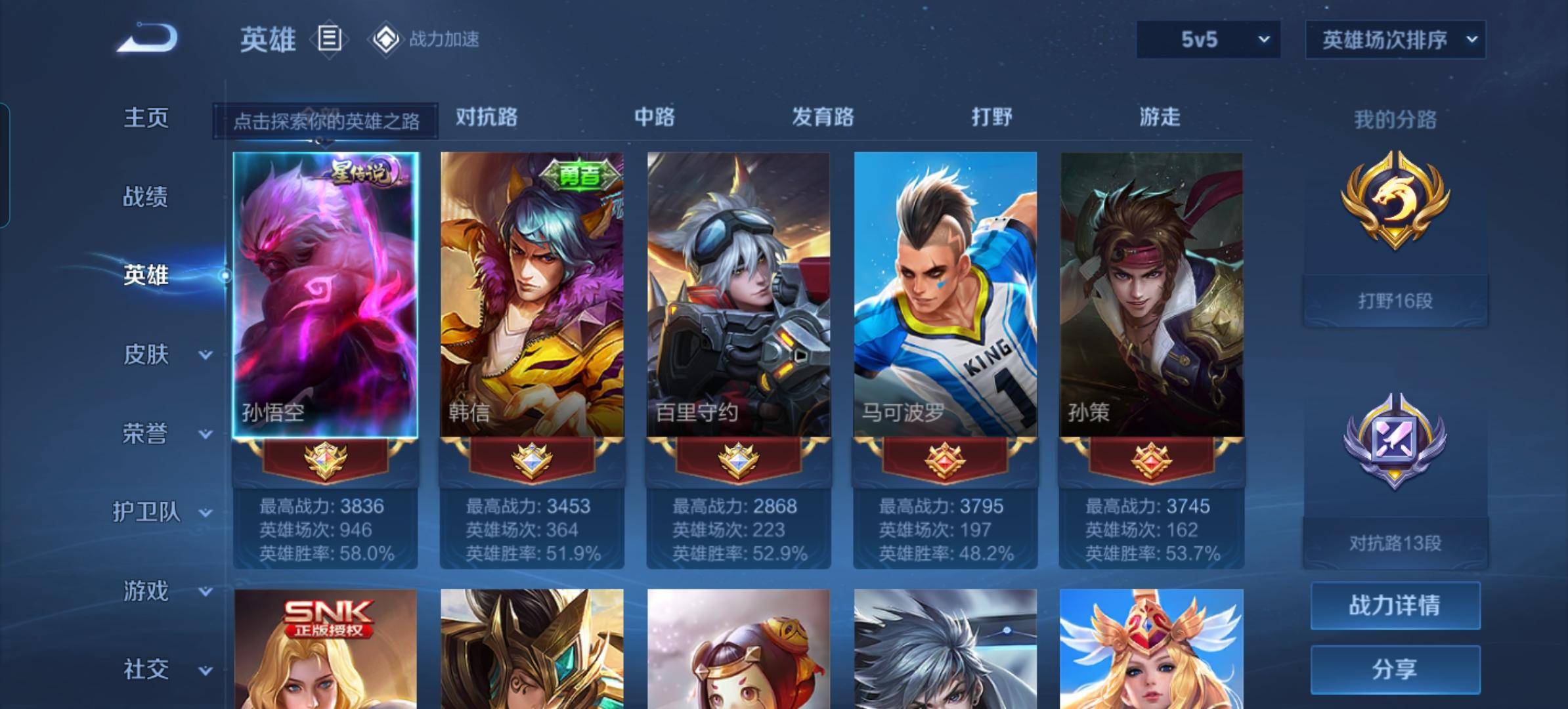1568x709 pixels.
Task: Select the 孙悟空 hero card
Action: tap(326, 295)
